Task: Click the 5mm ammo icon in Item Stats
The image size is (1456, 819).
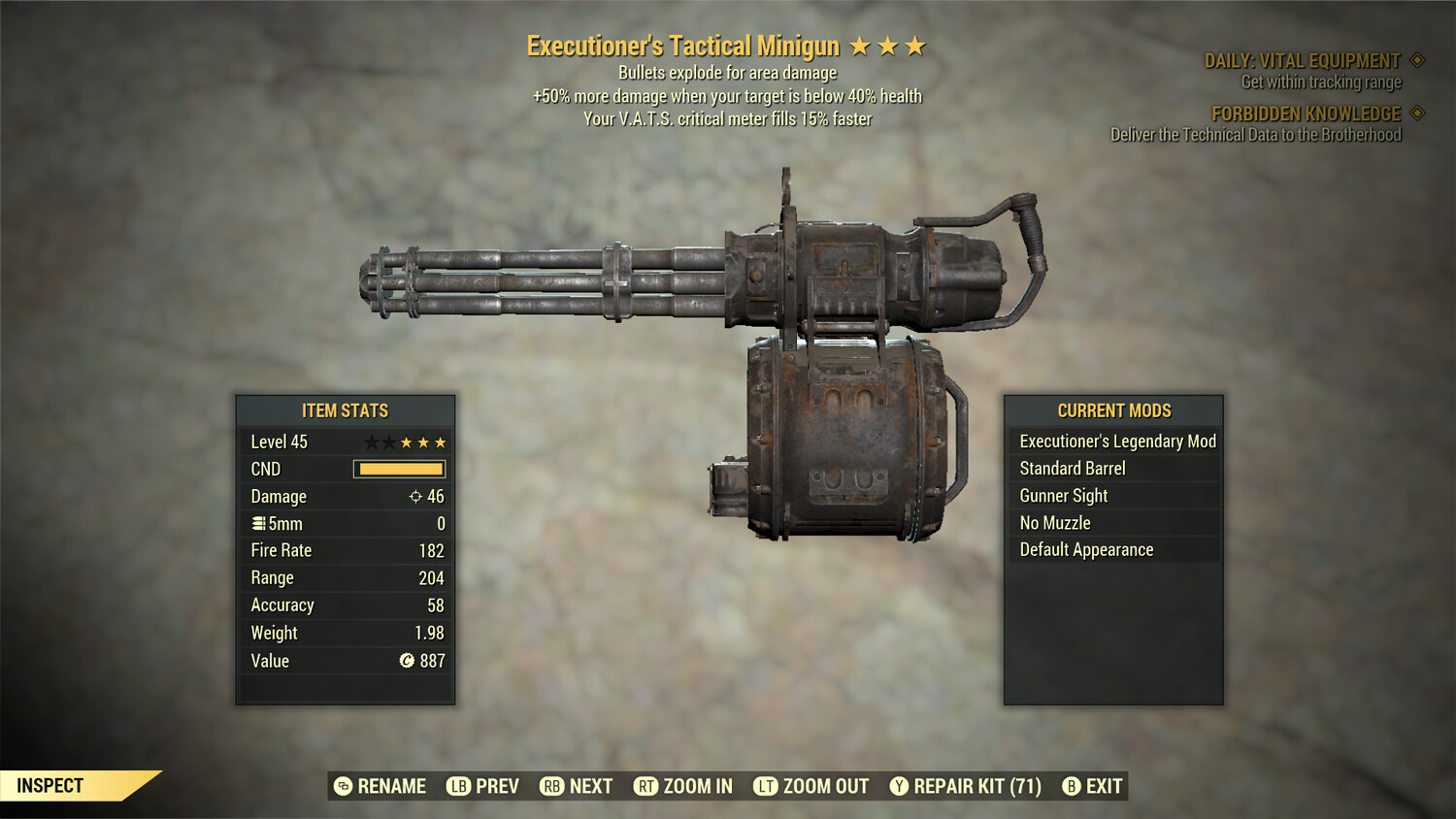Action: (x=259, y=523)
